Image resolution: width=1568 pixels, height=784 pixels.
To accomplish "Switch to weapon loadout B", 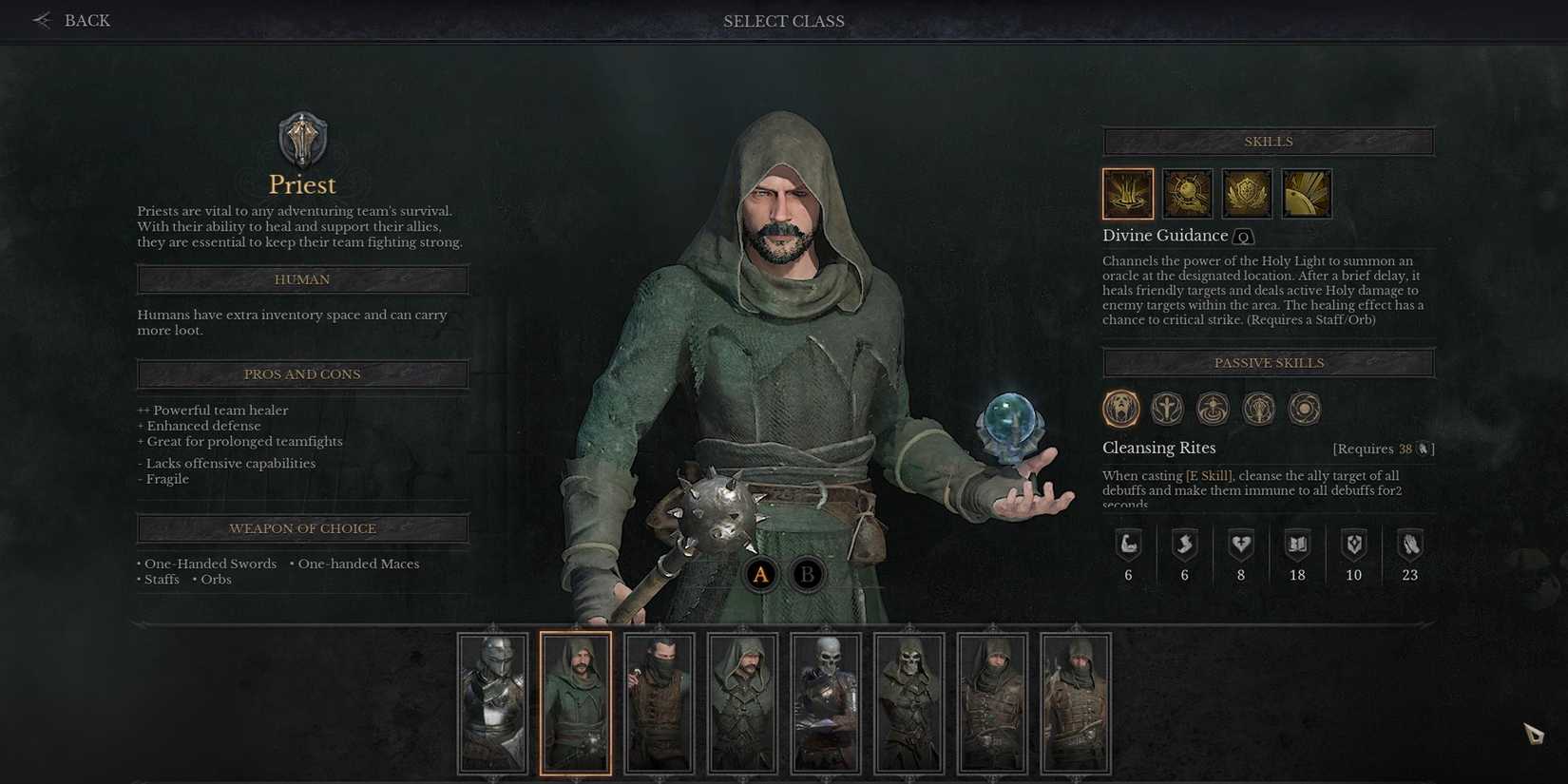I will (808, 574).
